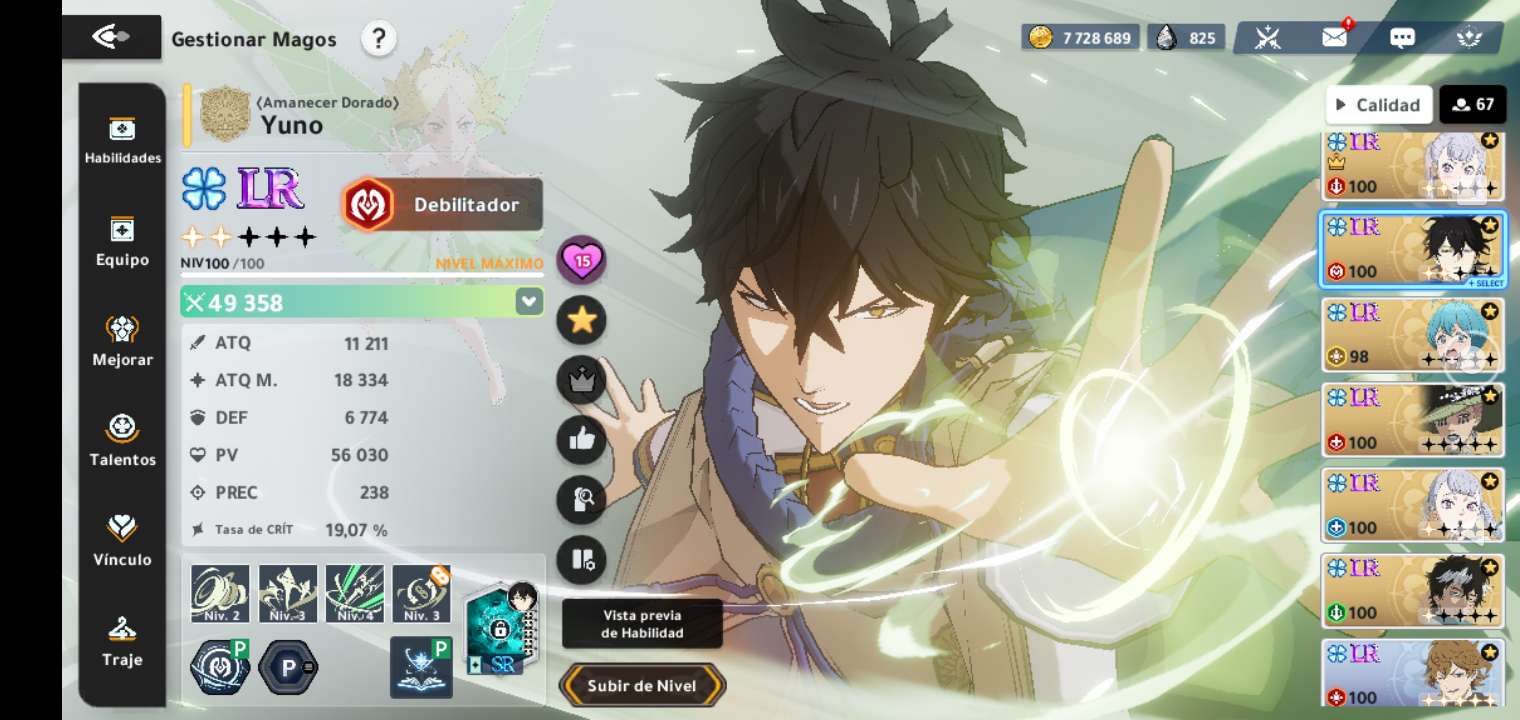1520x720 pixels.
Task: Switch to the Traje tab
Action: 122,641
